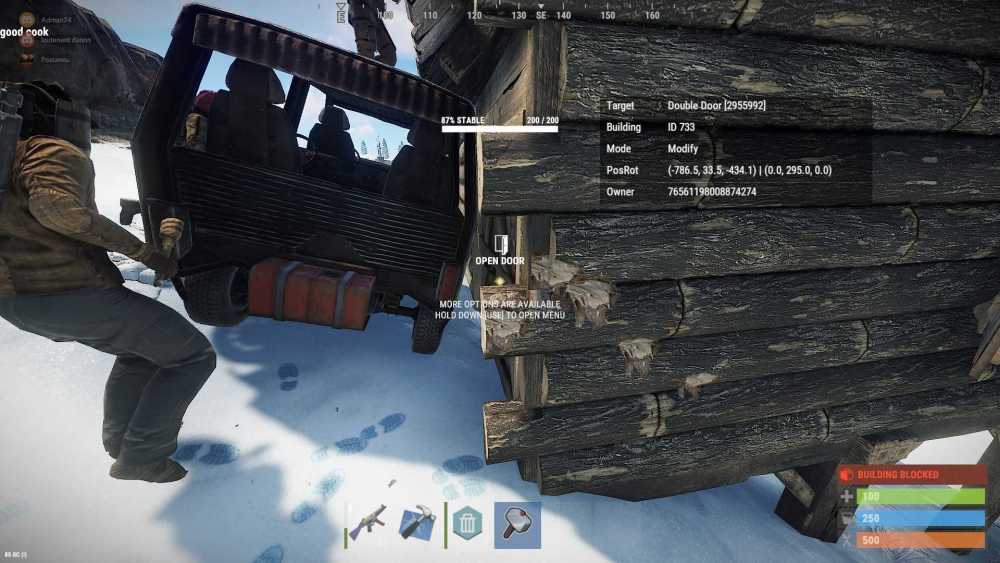Select the assault rifle hotbar slot
The width and height of the screenshot is (1000, 563).
(x=369, y=524)
